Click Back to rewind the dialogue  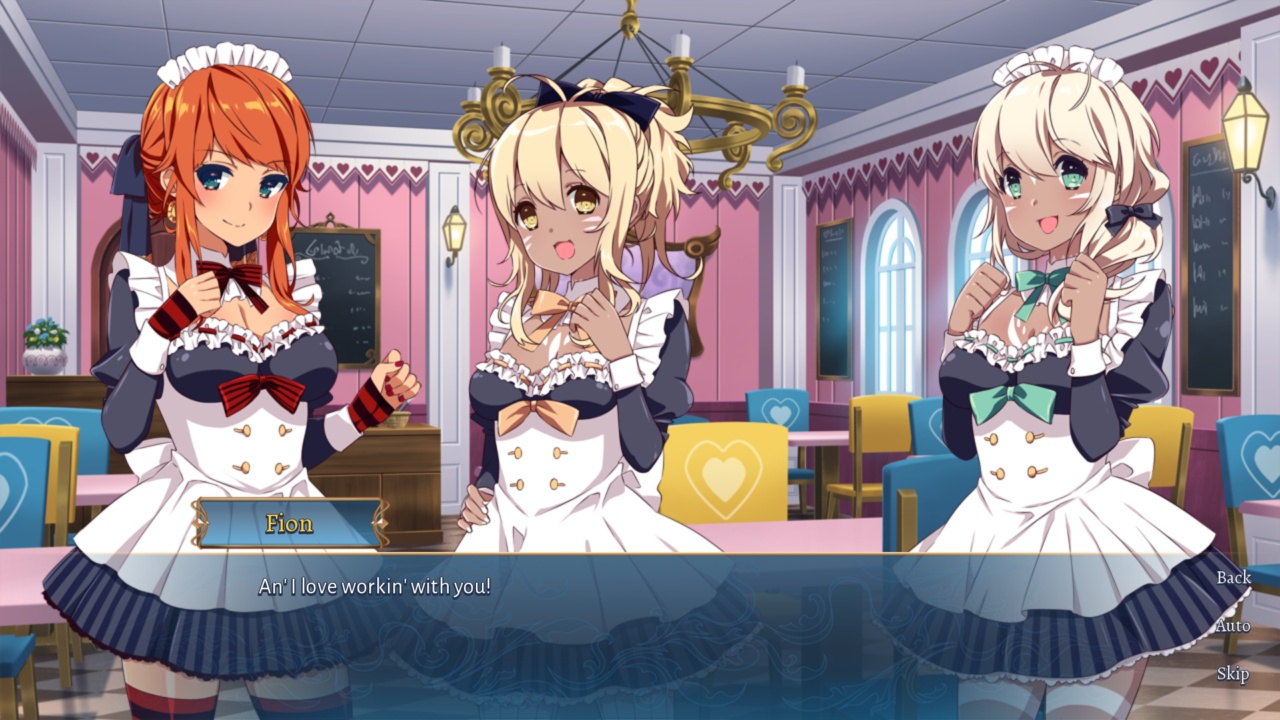point(1234,578)
